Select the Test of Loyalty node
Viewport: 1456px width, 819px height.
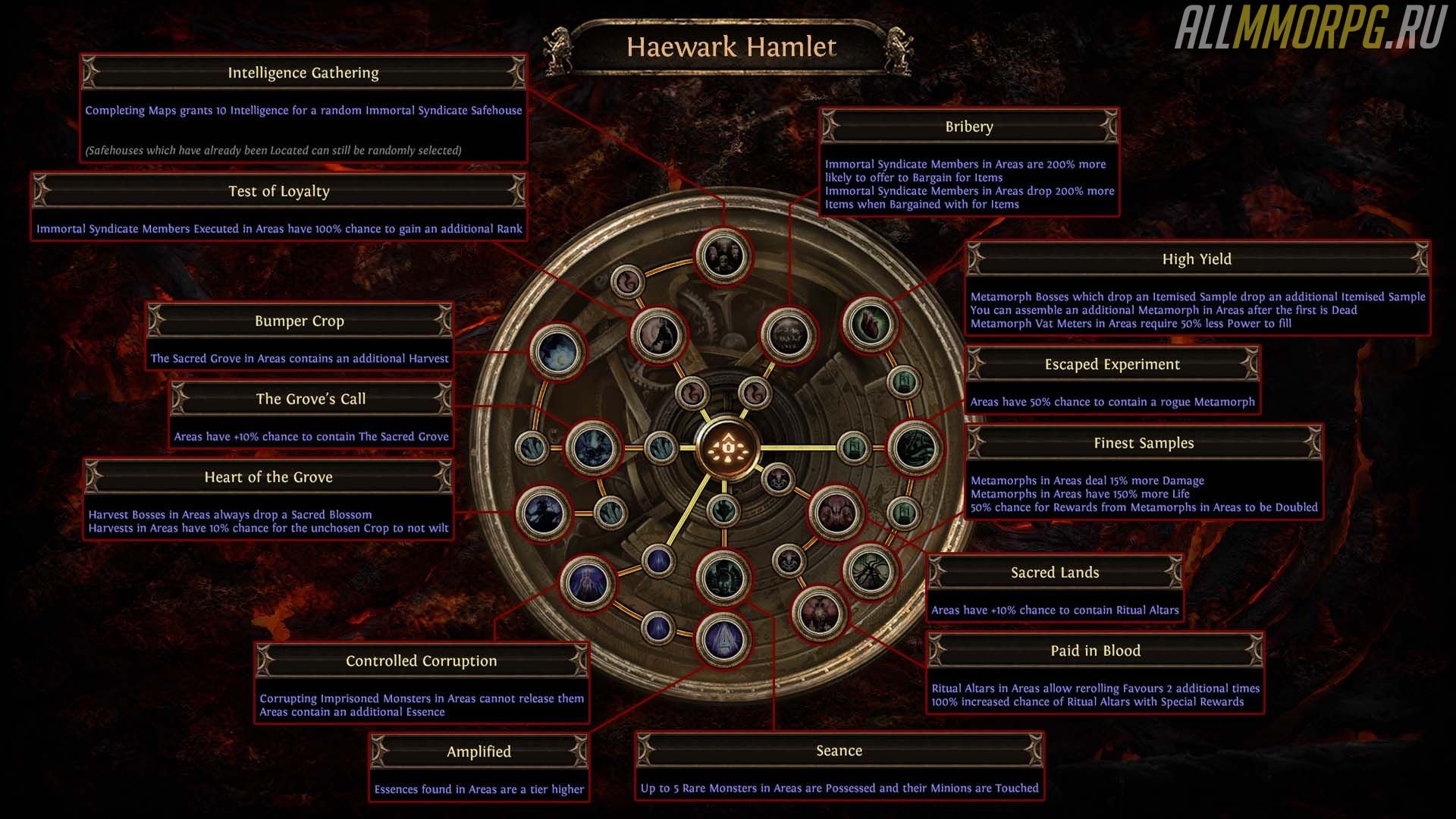(x=658, y=334)
